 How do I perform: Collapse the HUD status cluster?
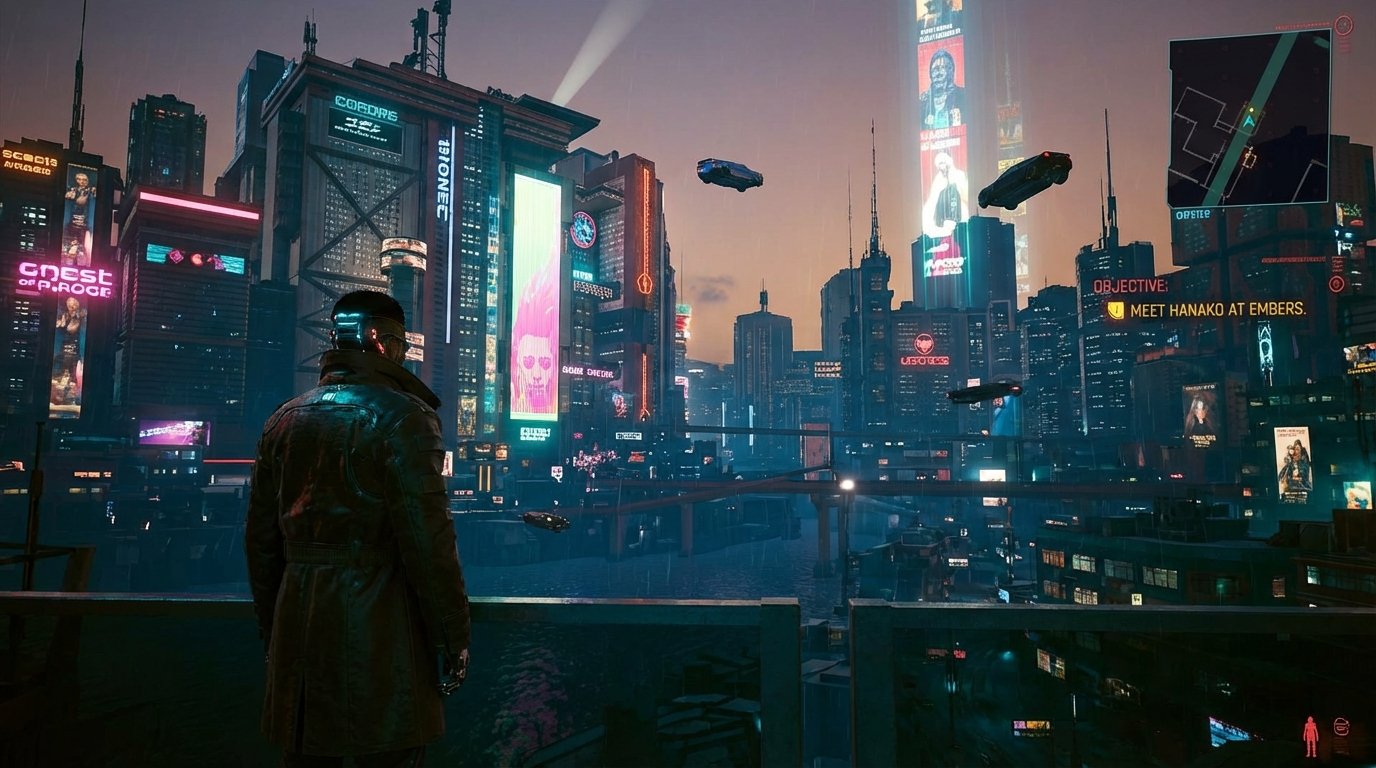click(x=1326, y=730)
